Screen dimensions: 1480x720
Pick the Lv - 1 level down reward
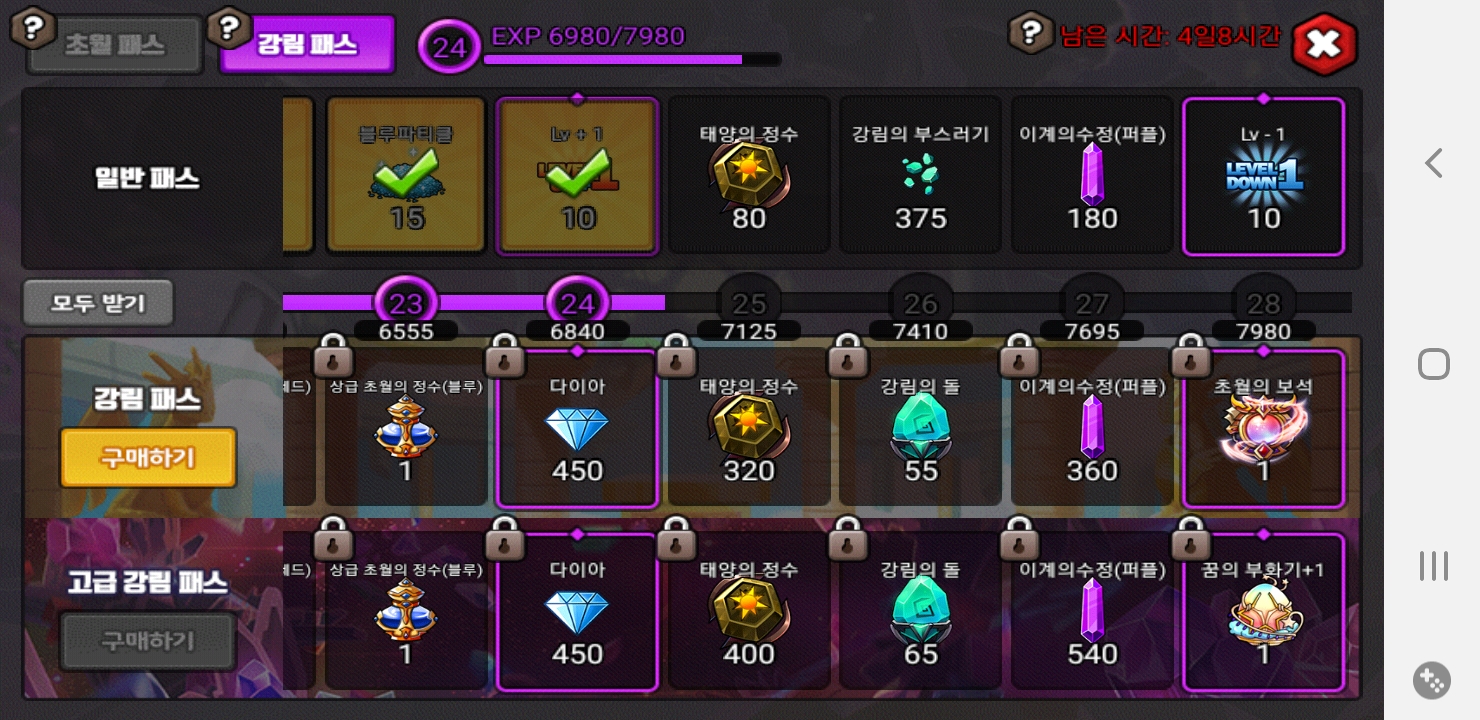point(1263,176)
